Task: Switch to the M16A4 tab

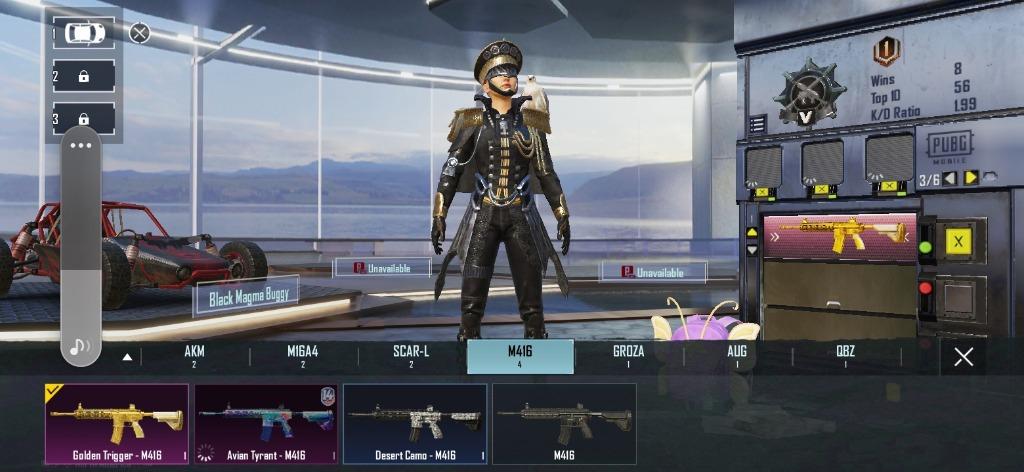Action: coord(302,356)
